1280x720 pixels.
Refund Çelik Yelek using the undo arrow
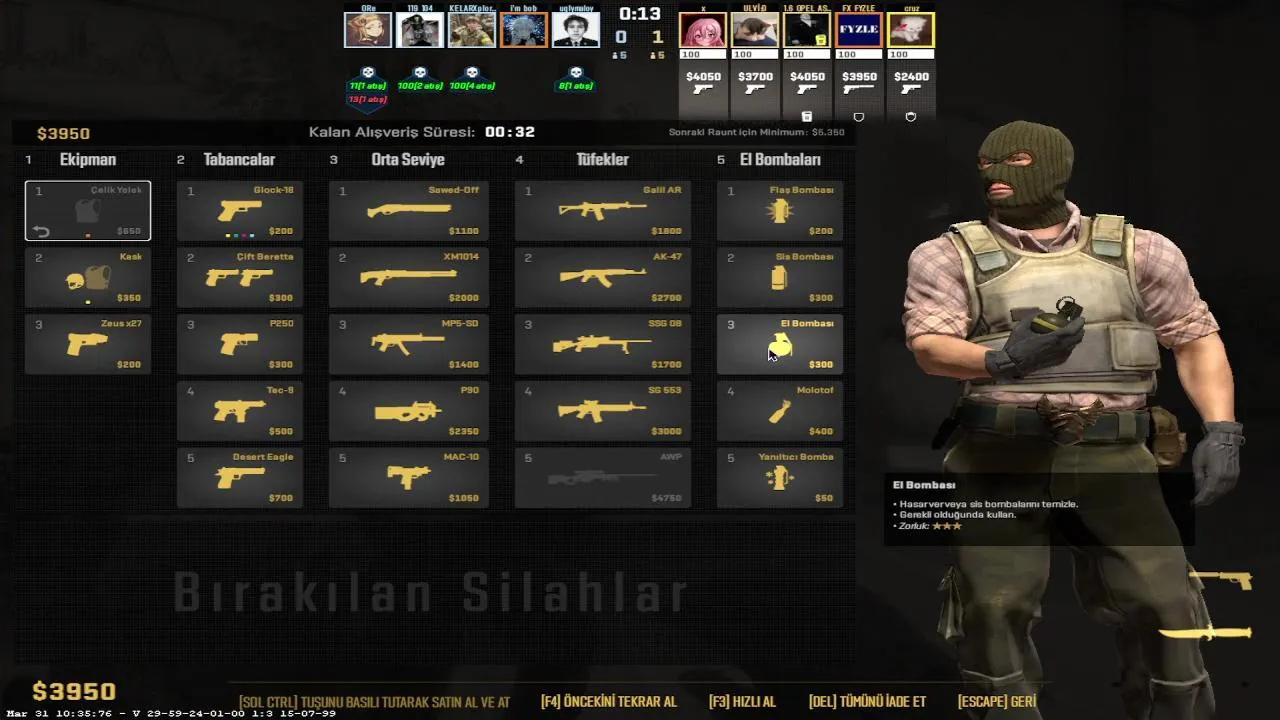40,231
